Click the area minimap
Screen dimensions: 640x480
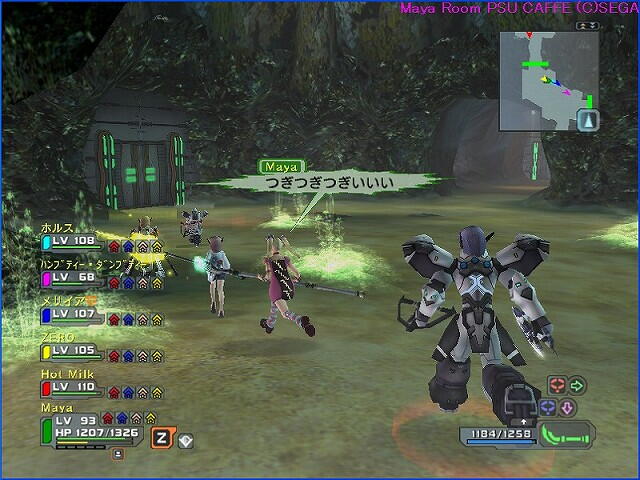click(548, 80)
